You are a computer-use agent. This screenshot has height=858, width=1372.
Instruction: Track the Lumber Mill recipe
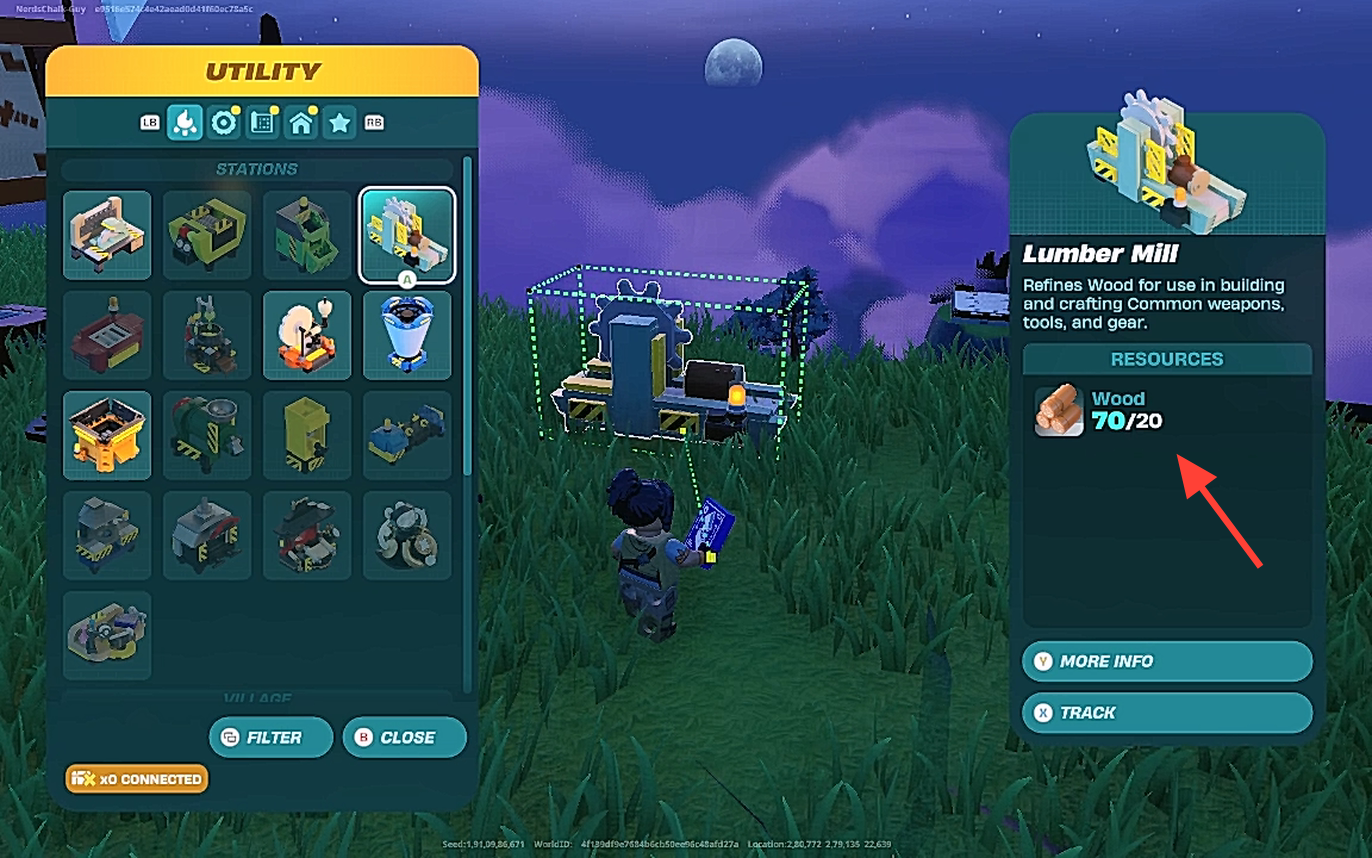coord(1166,713)
